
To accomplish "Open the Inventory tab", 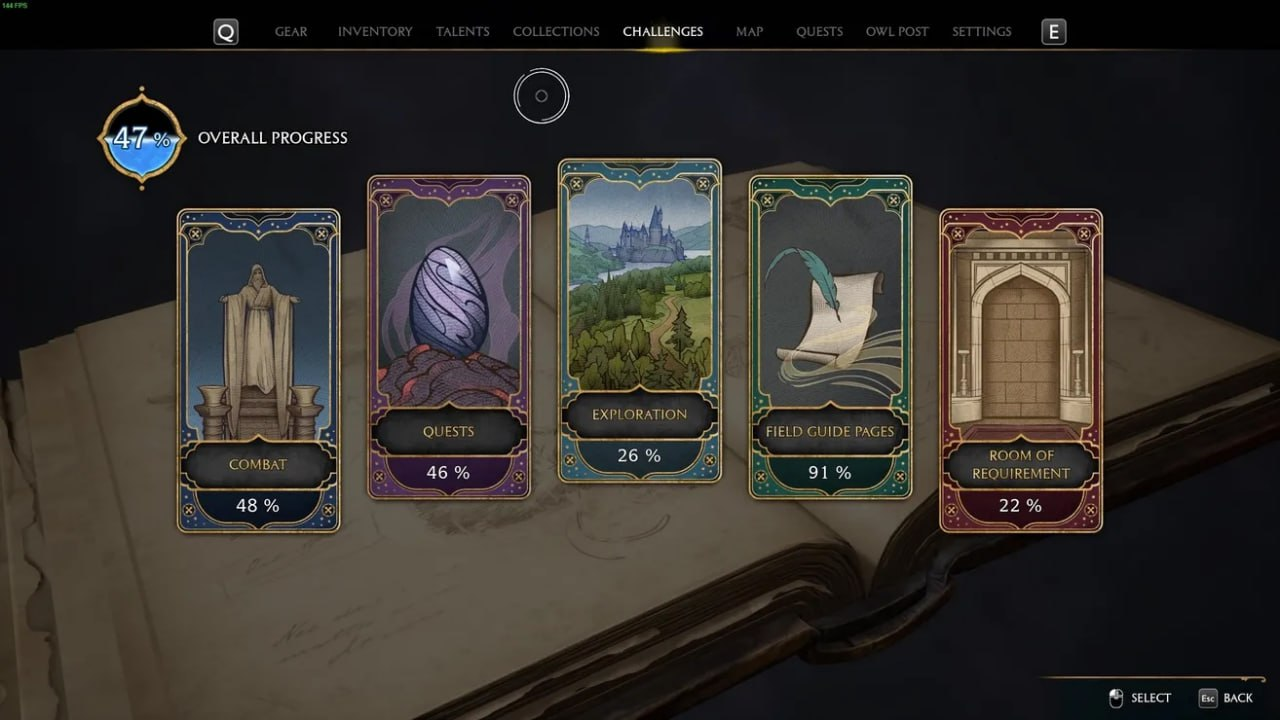I will click(375, 31).
